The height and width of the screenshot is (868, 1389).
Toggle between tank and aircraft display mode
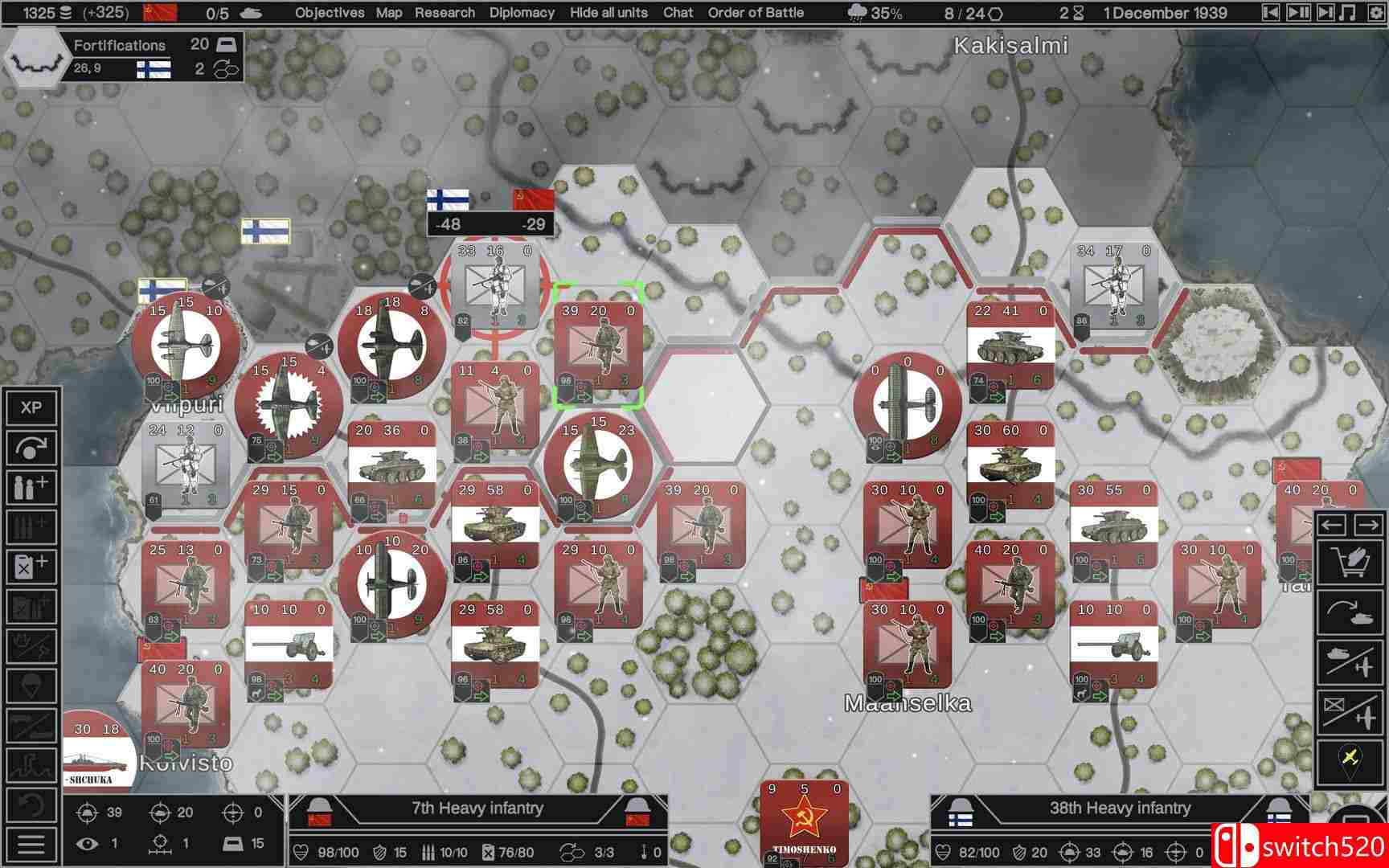pyautogui.click(x=1353, y=662)
